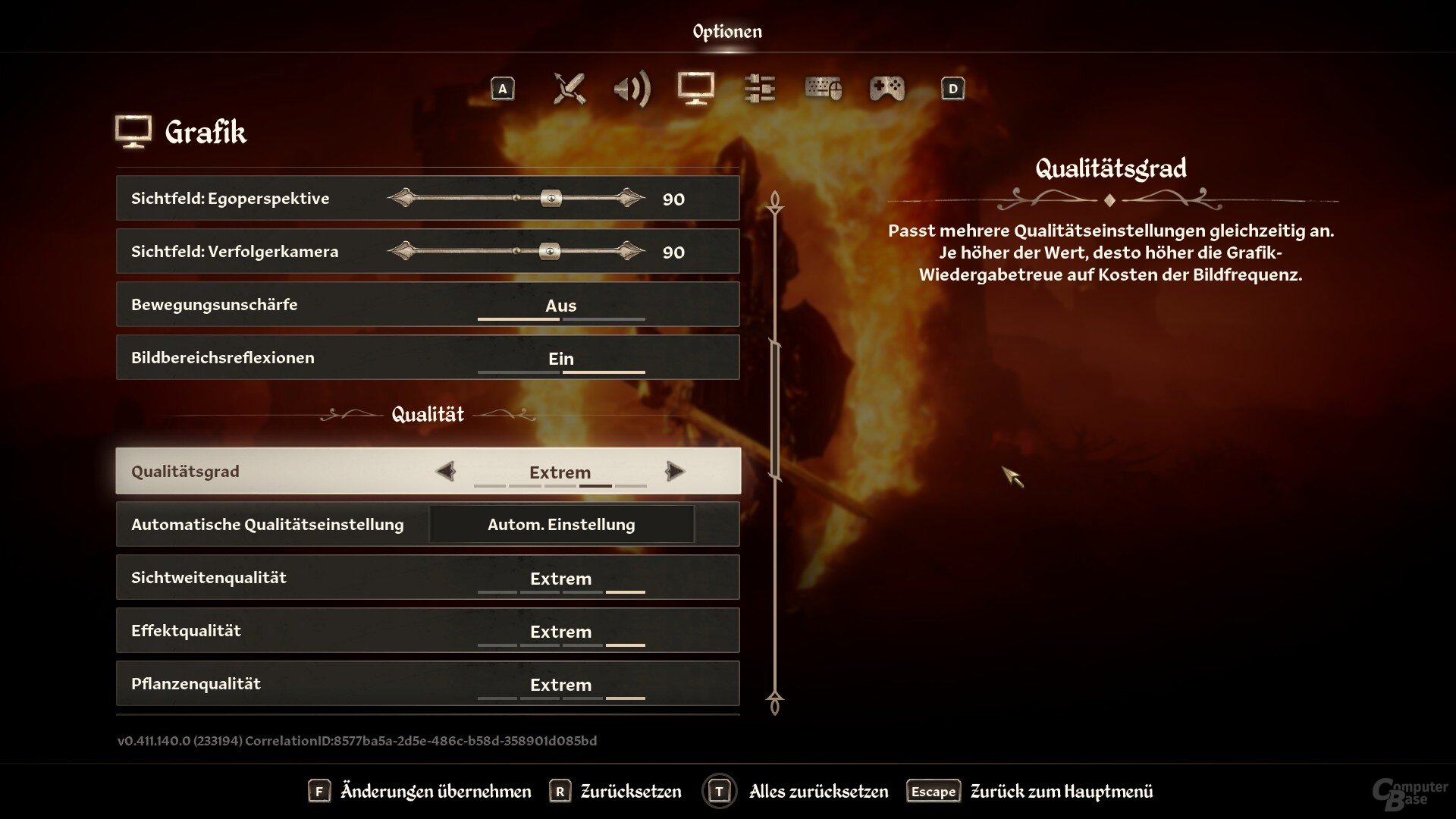Viewport: 1456px width, 819px height.
Task: Activate Autom. Einstellung for automatic quality
Action: (x=561, y=524)
